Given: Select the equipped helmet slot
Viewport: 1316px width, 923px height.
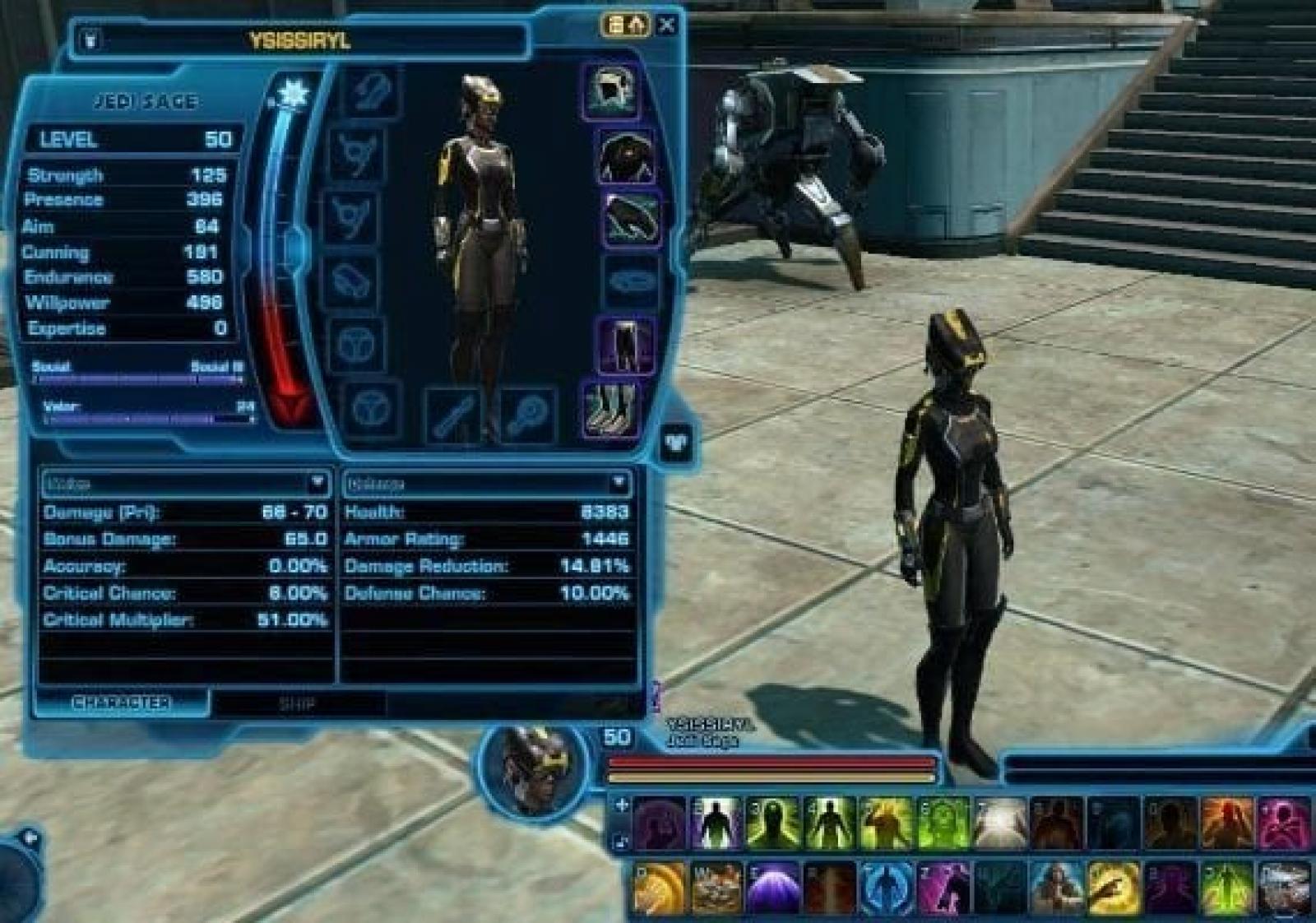Looking at the screenshot, I should click(x=611, y=91).
